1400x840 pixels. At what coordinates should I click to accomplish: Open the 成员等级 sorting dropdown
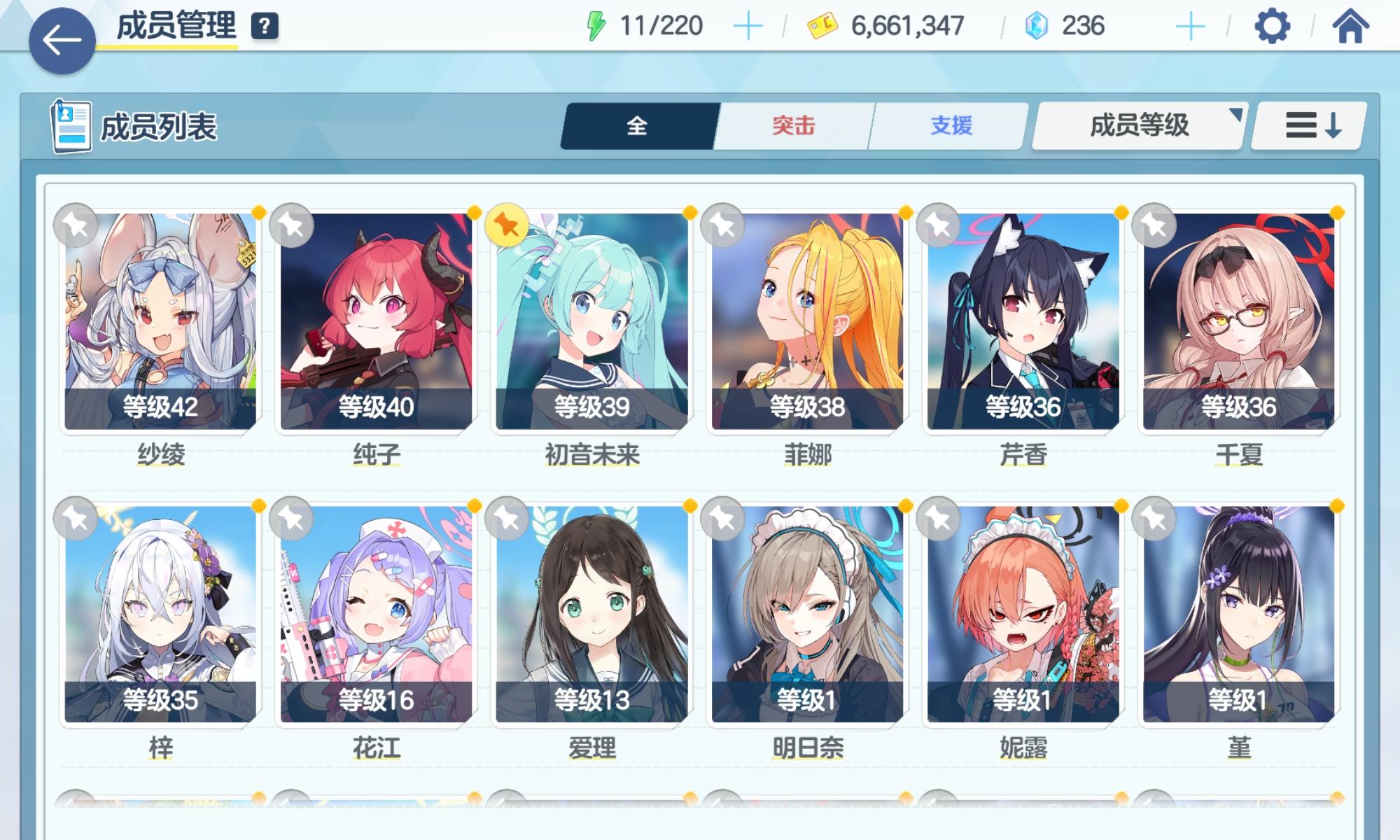pyautogui.click(x=1137, y=126)
